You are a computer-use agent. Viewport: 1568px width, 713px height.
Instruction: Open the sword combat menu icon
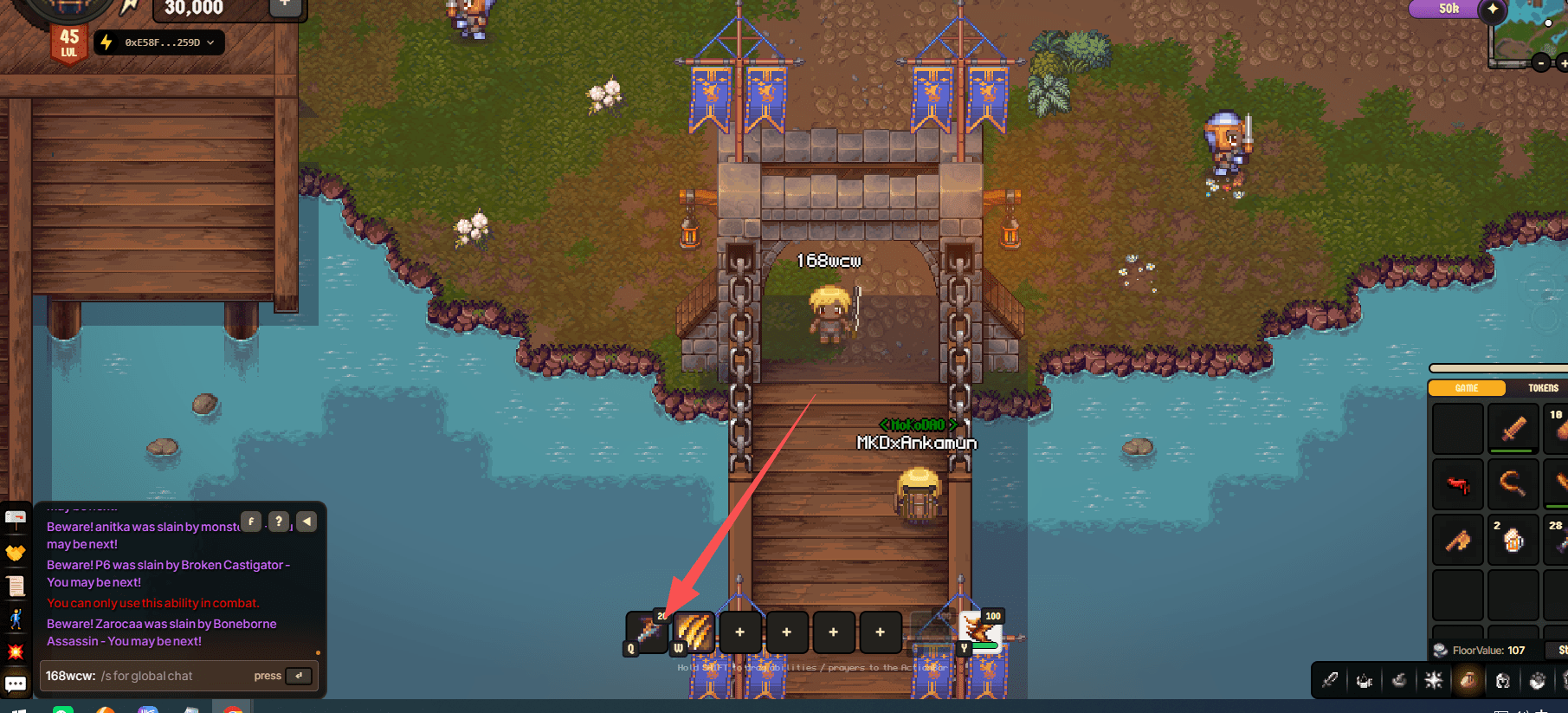(1330, 680)
